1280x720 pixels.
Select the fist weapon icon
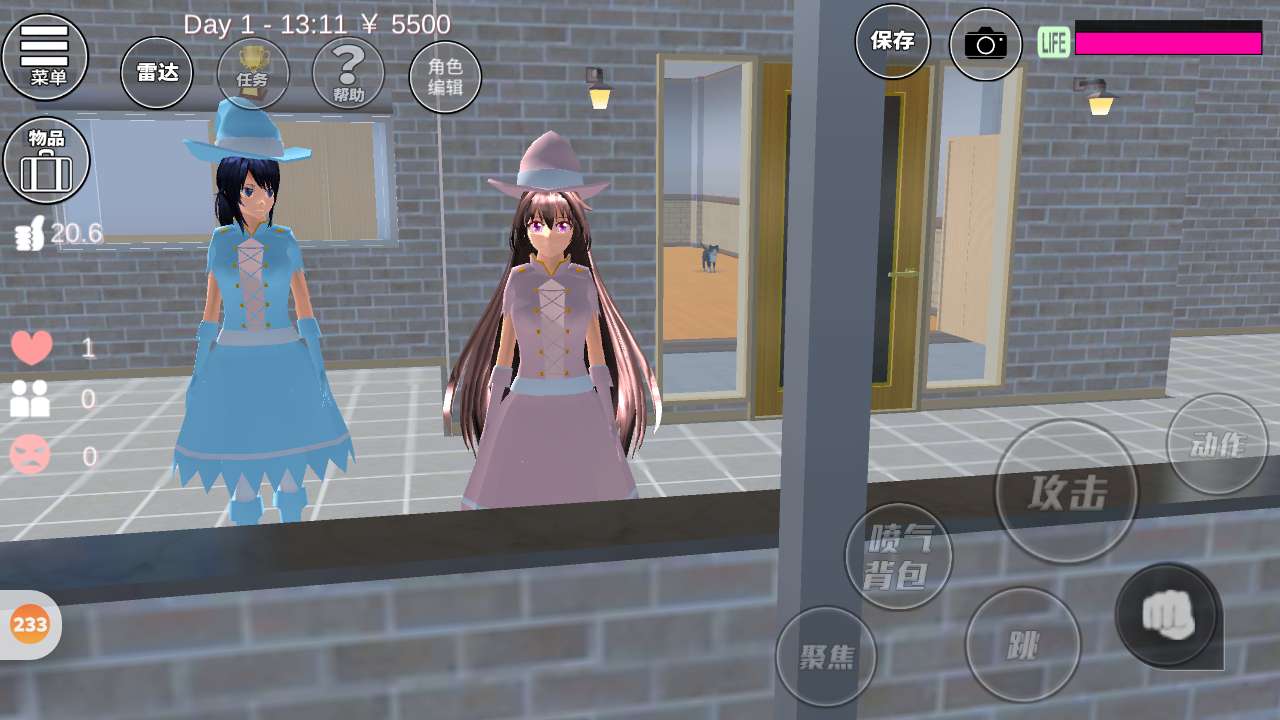click(x=1167, y=614)
